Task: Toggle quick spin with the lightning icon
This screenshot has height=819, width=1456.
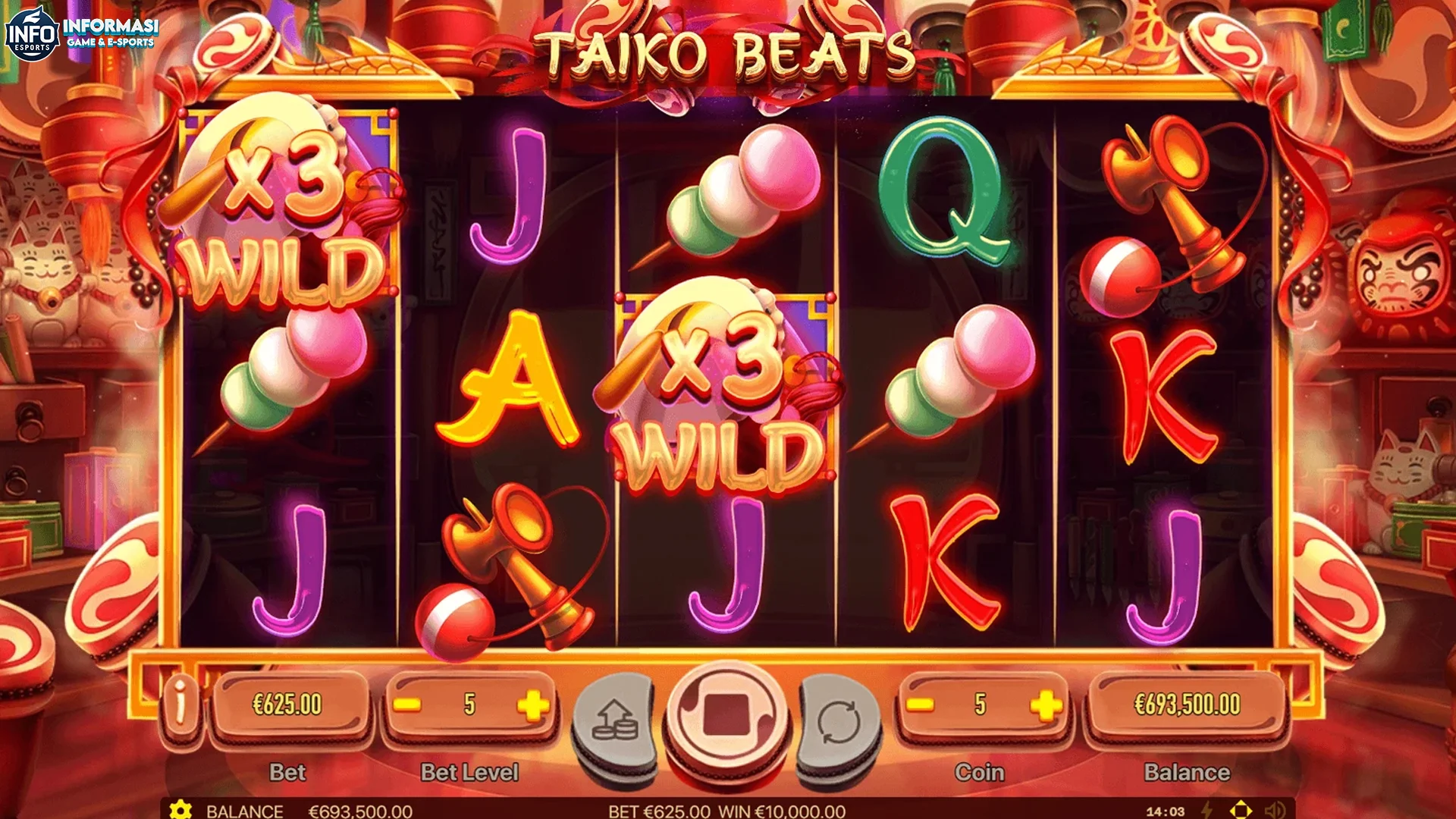Action: [1207, 809]
